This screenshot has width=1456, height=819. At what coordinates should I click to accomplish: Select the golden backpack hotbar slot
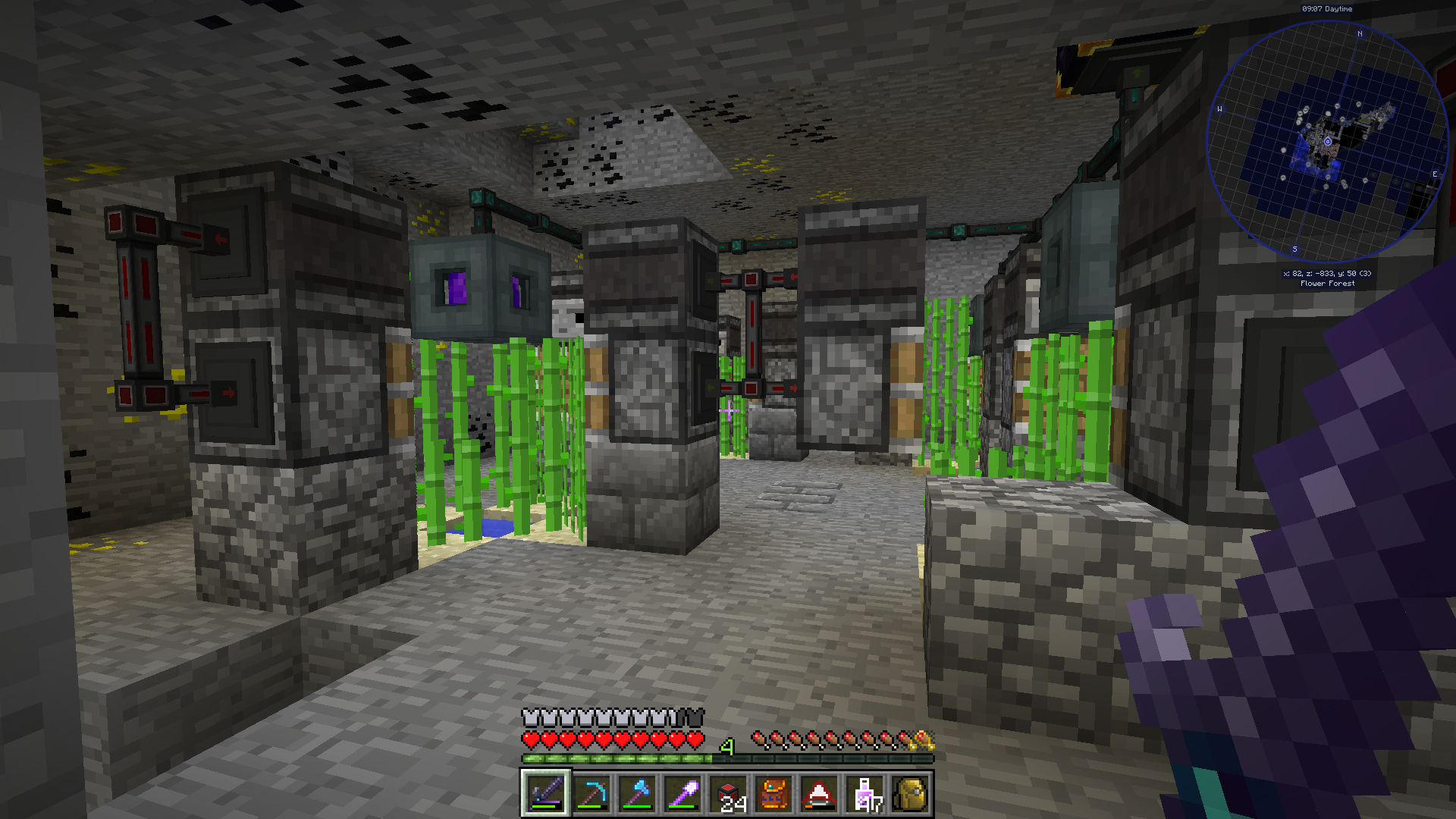point(910,794)
